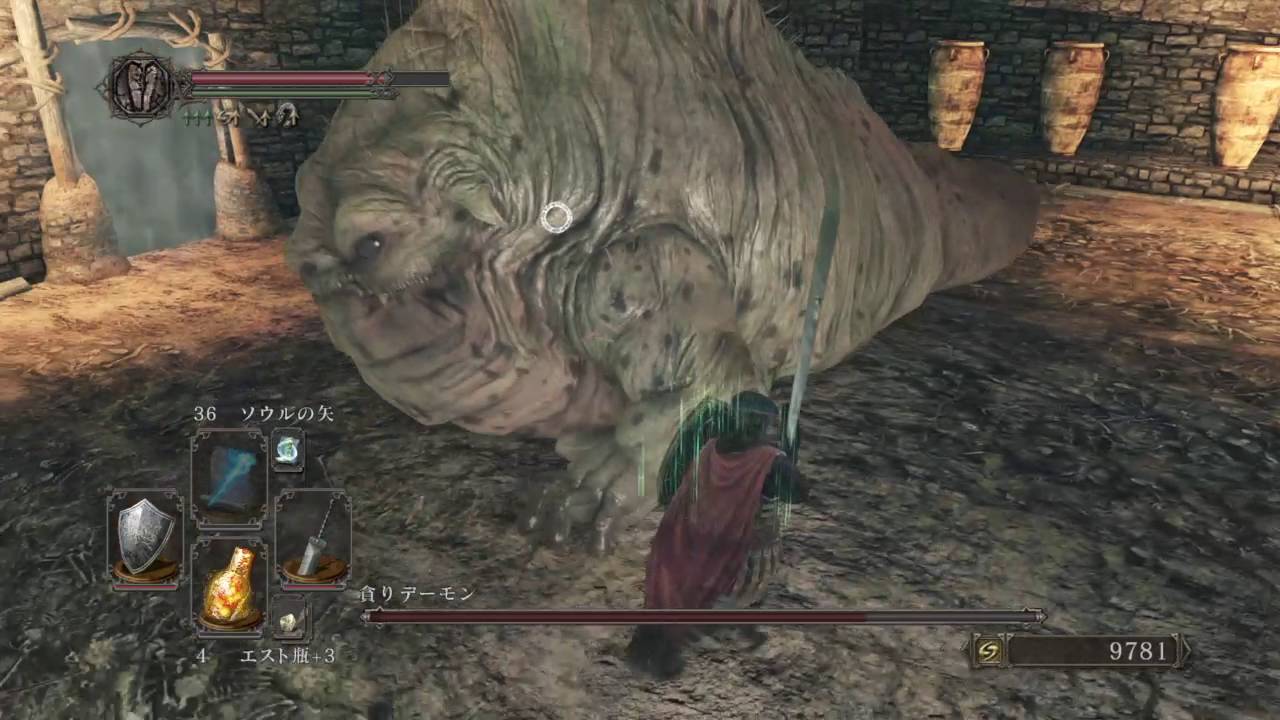Select the right-hand weapon slot

point(312,536)
